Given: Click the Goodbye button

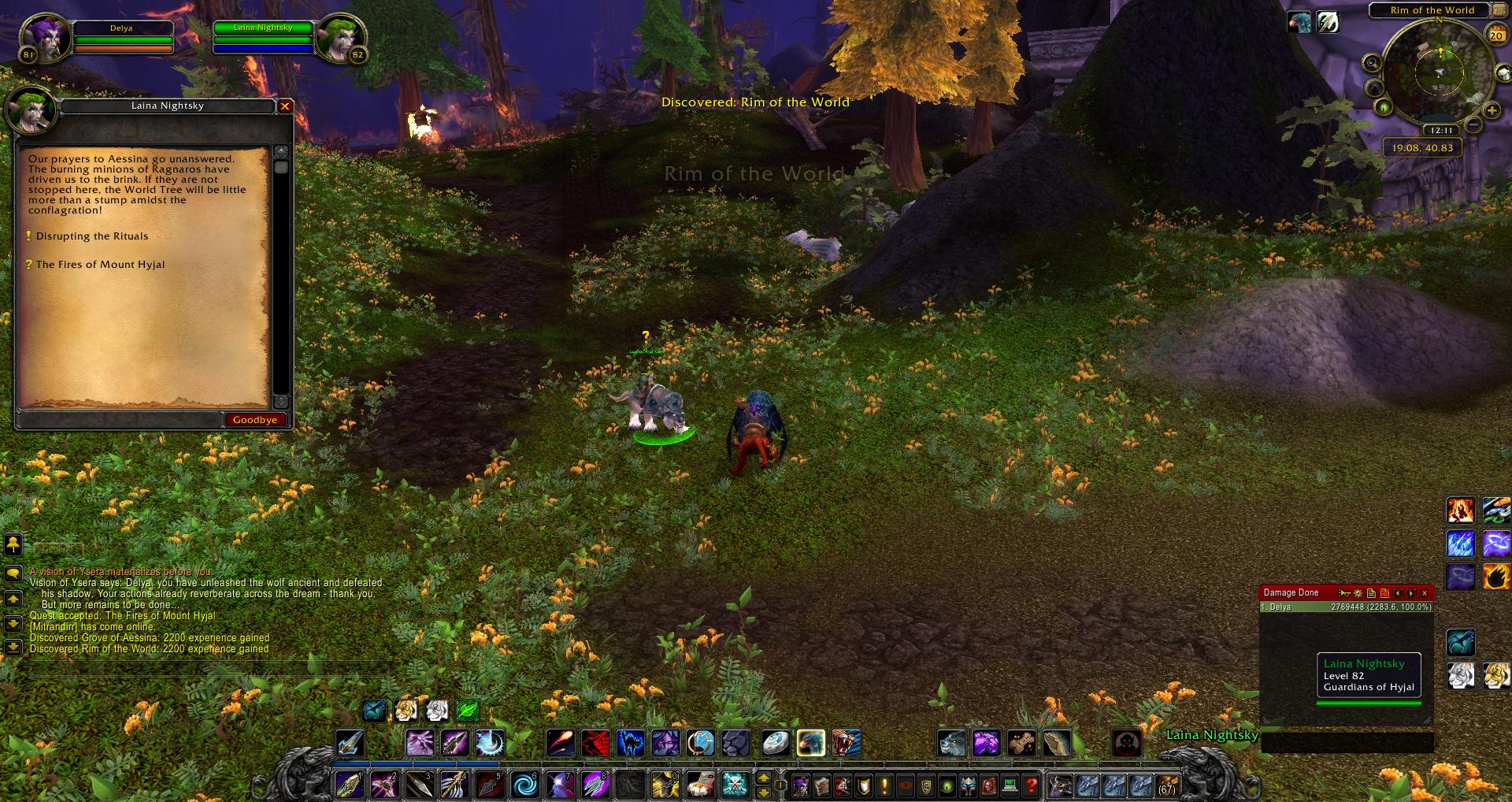Looking at the screenshot, I should (x=254, y=420).
